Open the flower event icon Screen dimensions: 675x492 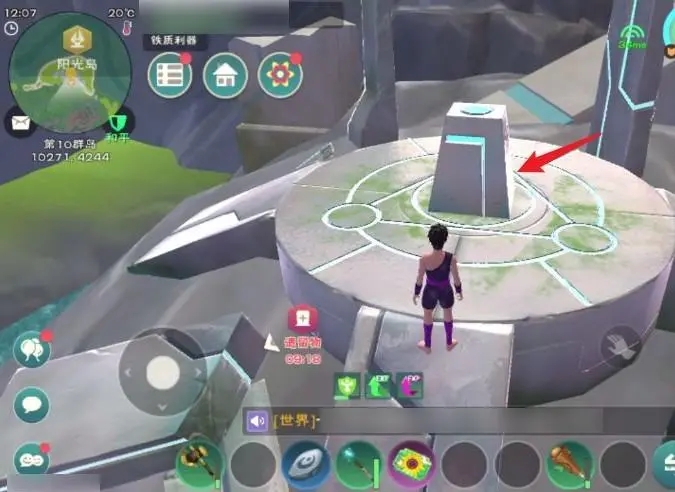(280, 75)
